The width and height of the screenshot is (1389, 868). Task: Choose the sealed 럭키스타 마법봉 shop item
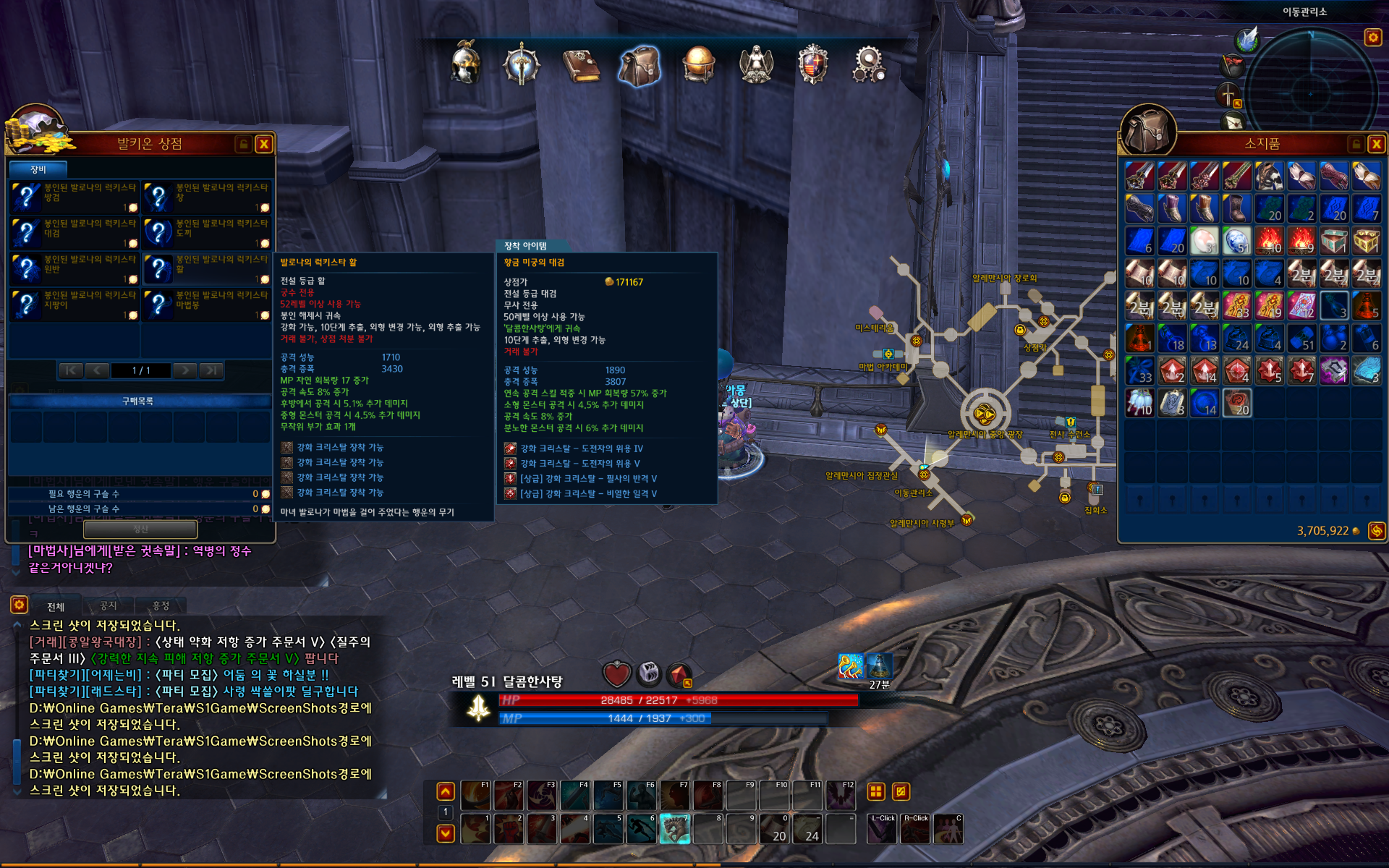pyautogui.click(x=207, y=305)
